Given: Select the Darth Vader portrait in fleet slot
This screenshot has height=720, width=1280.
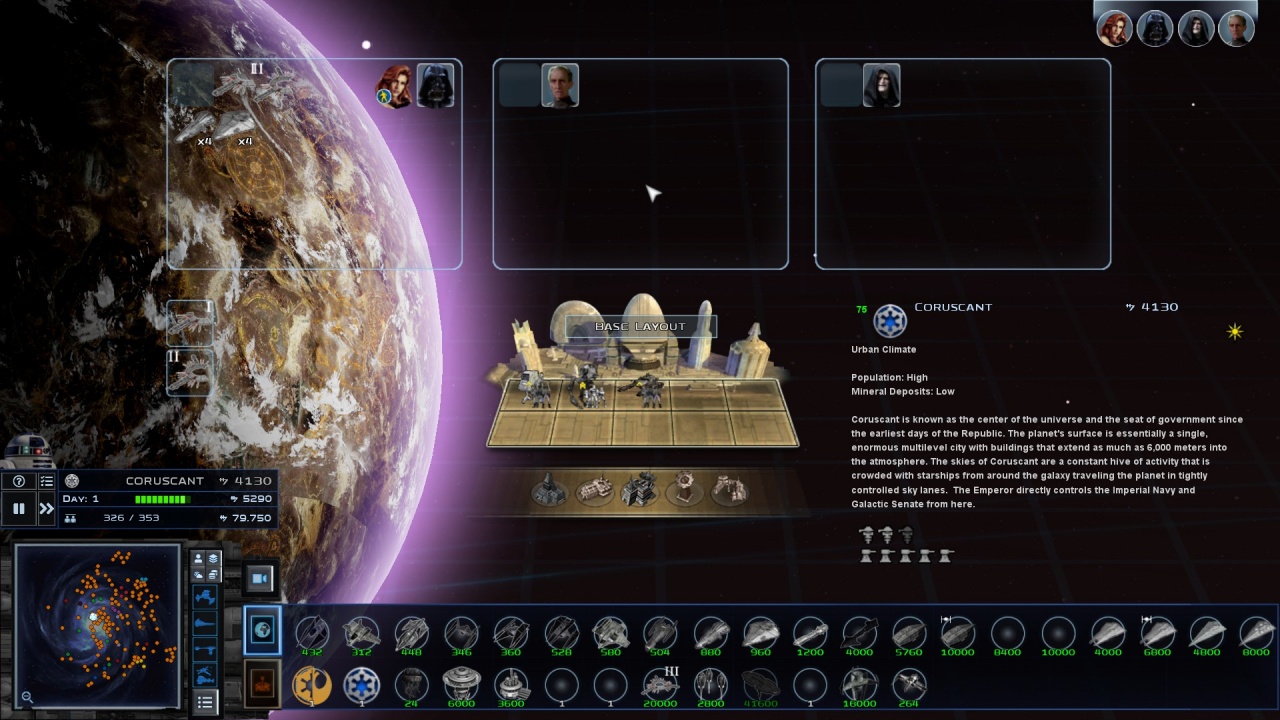Looking at the screenshot, I should (436, 86).
